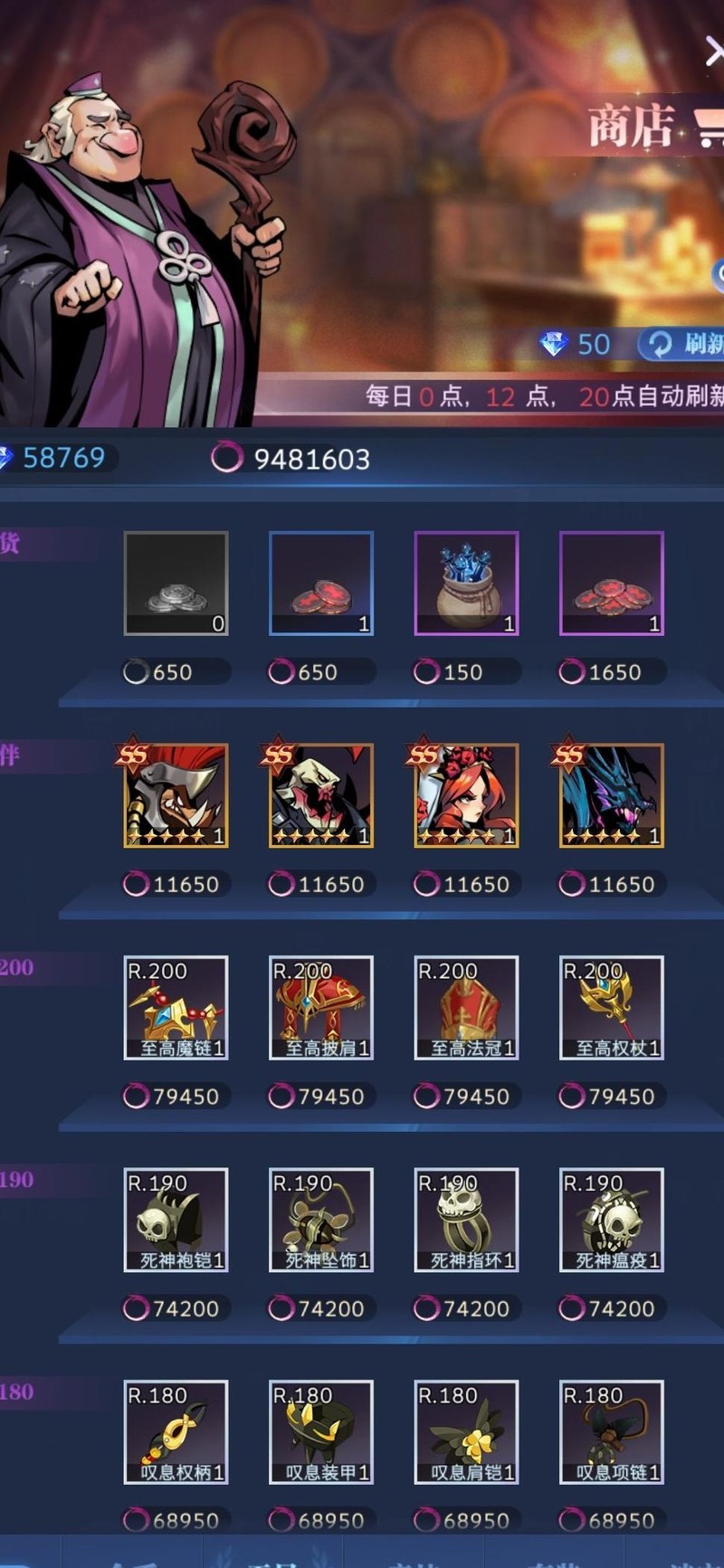This screenshot has width=724, height=1568.
Task: Choose the R.200 至高法冠 equipment
Action: pos(466,1007)
